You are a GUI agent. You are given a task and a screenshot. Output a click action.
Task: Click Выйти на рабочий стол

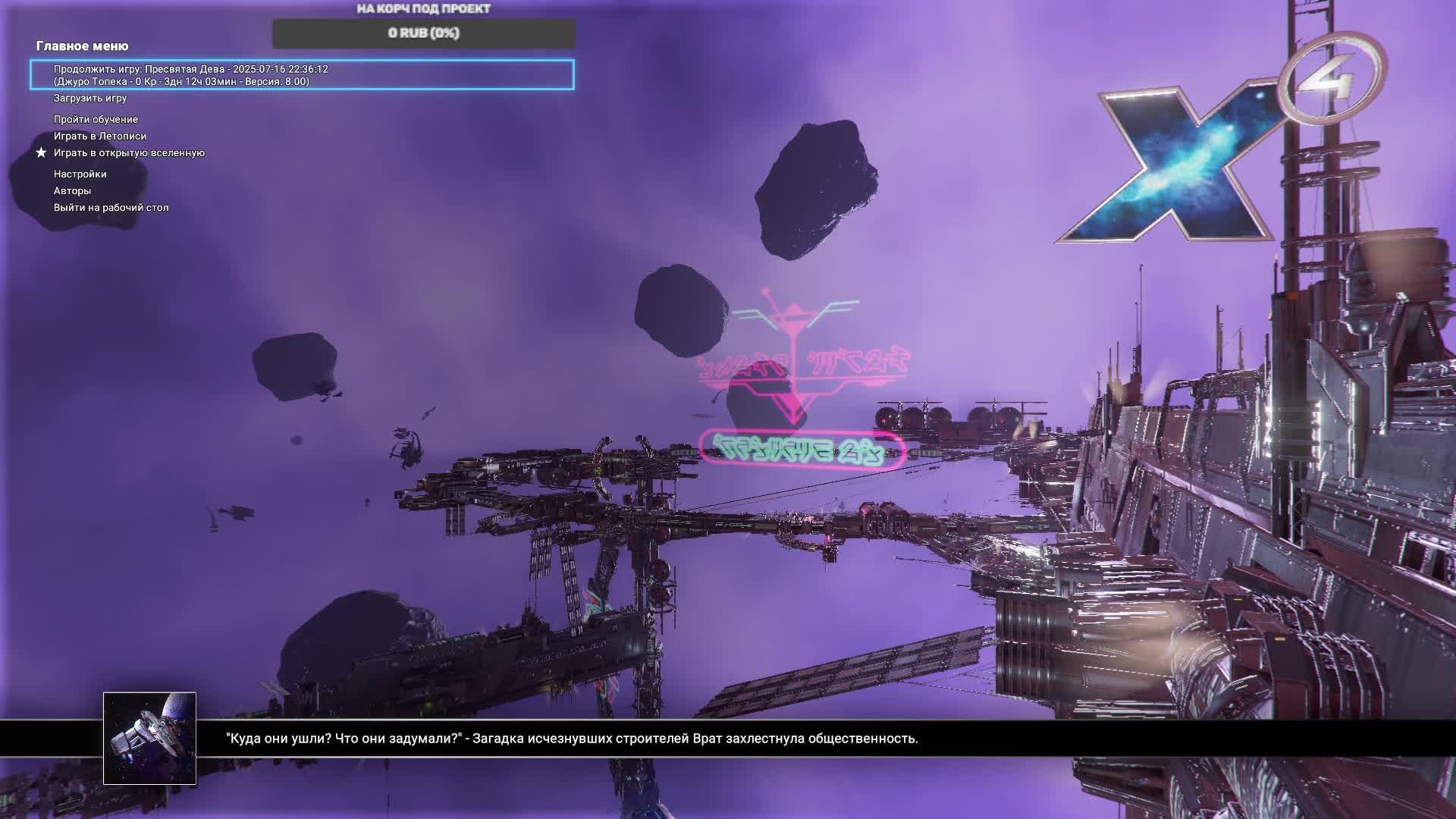coord(111,208)
